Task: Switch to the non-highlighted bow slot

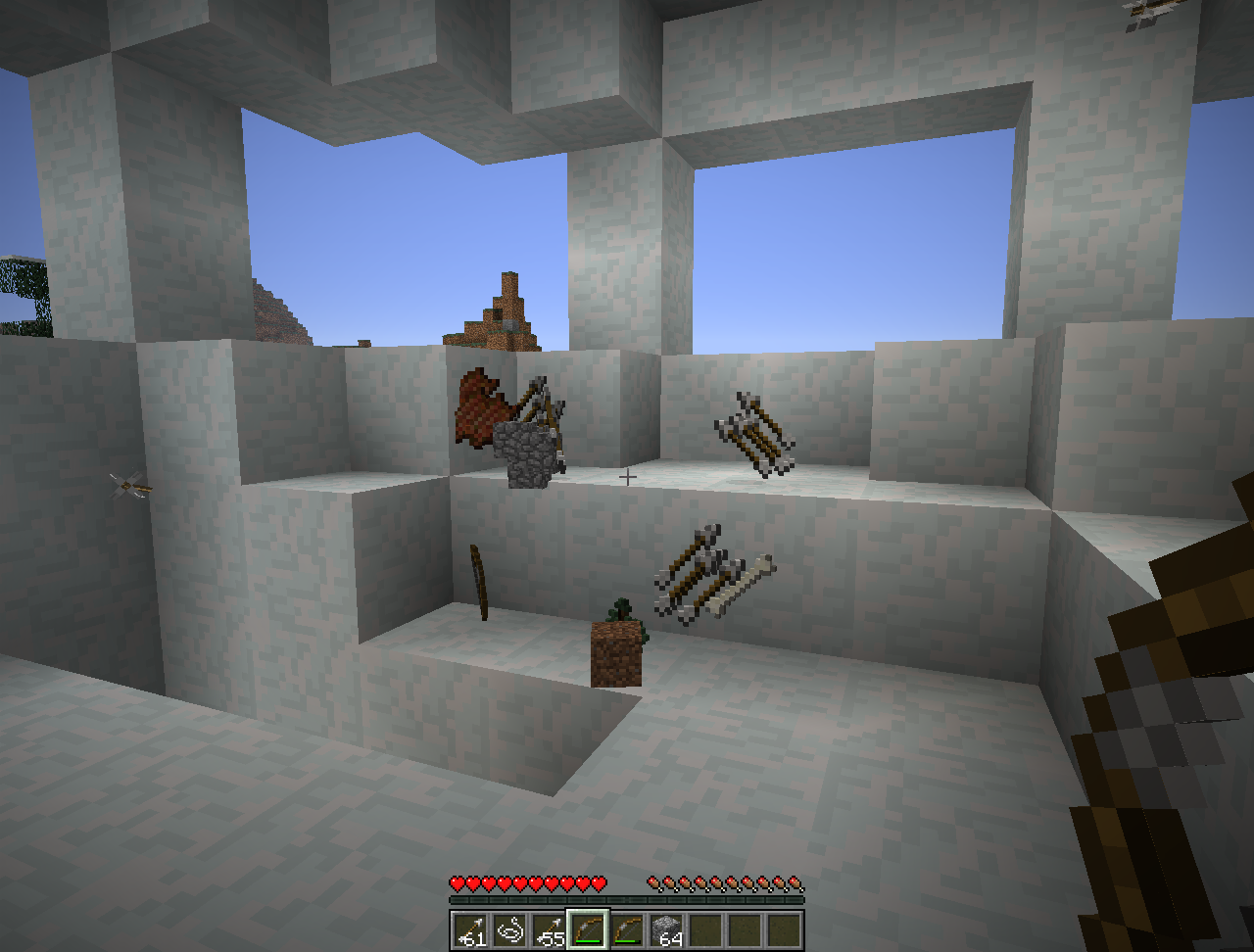Action: pyautogui.click(x=627, y=929)
